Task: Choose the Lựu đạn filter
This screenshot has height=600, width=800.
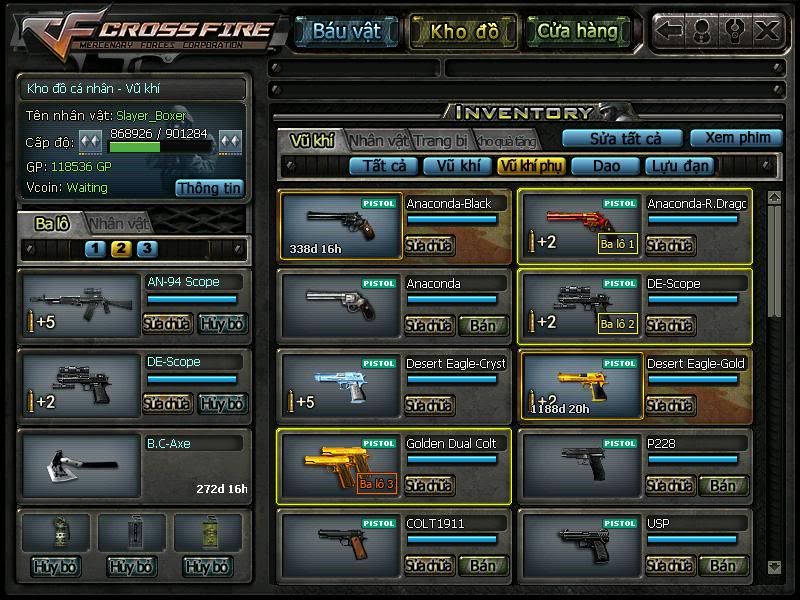Action: 679,166
